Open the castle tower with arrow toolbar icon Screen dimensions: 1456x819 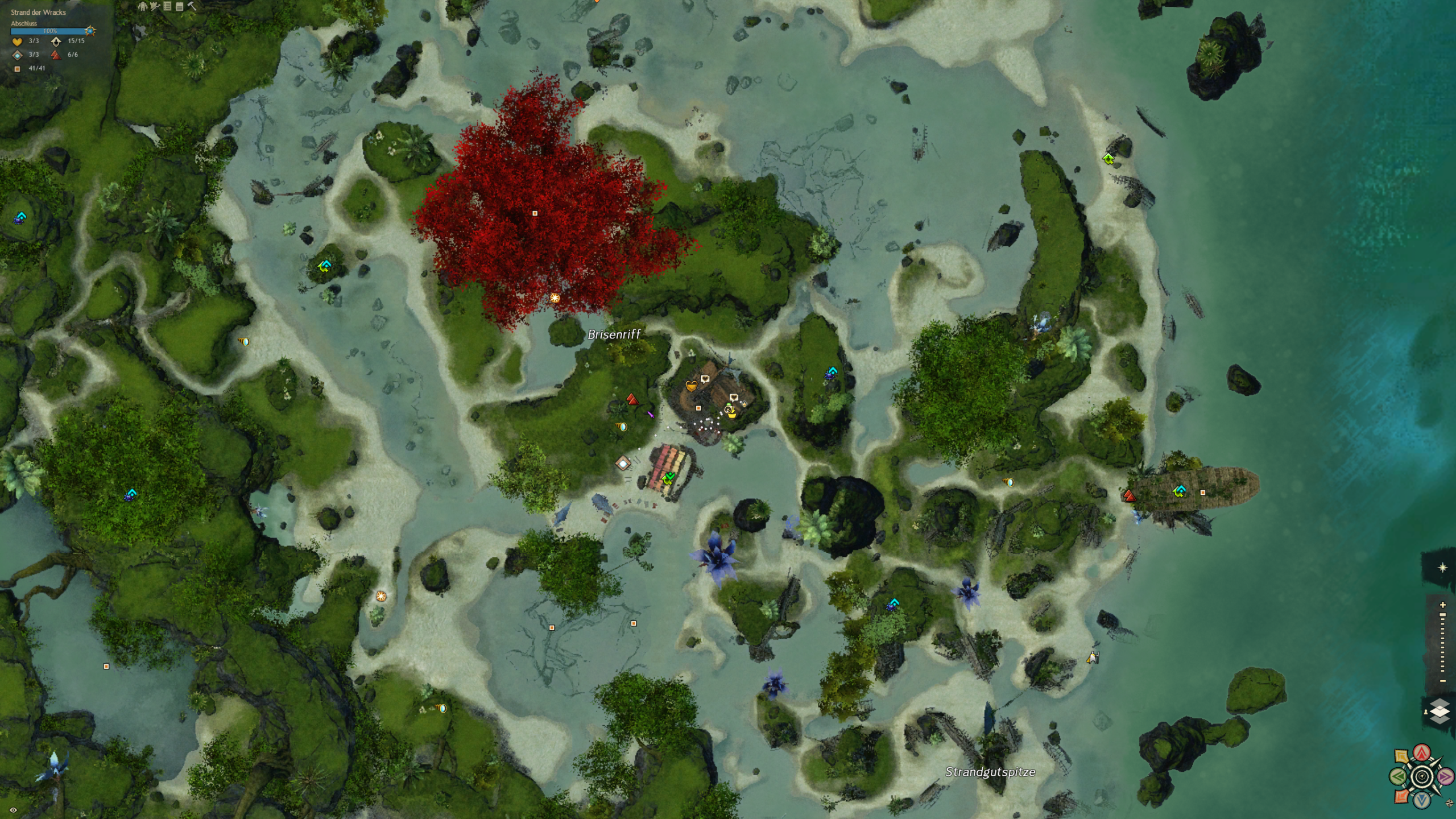click(x=155, y=6)
